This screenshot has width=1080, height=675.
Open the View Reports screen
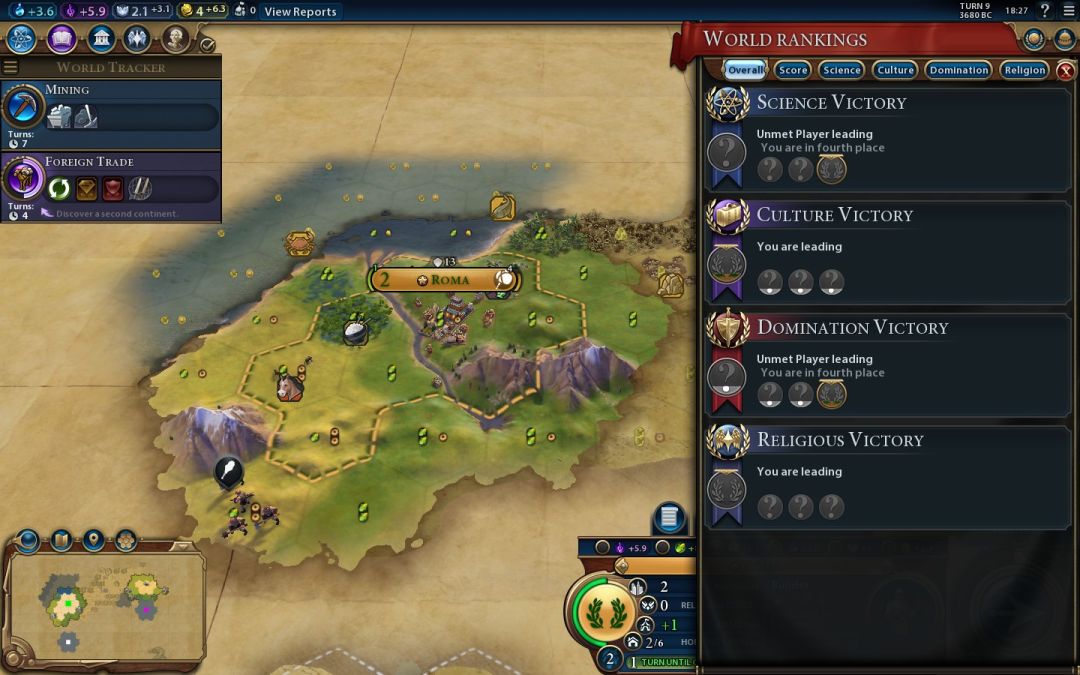300,12
